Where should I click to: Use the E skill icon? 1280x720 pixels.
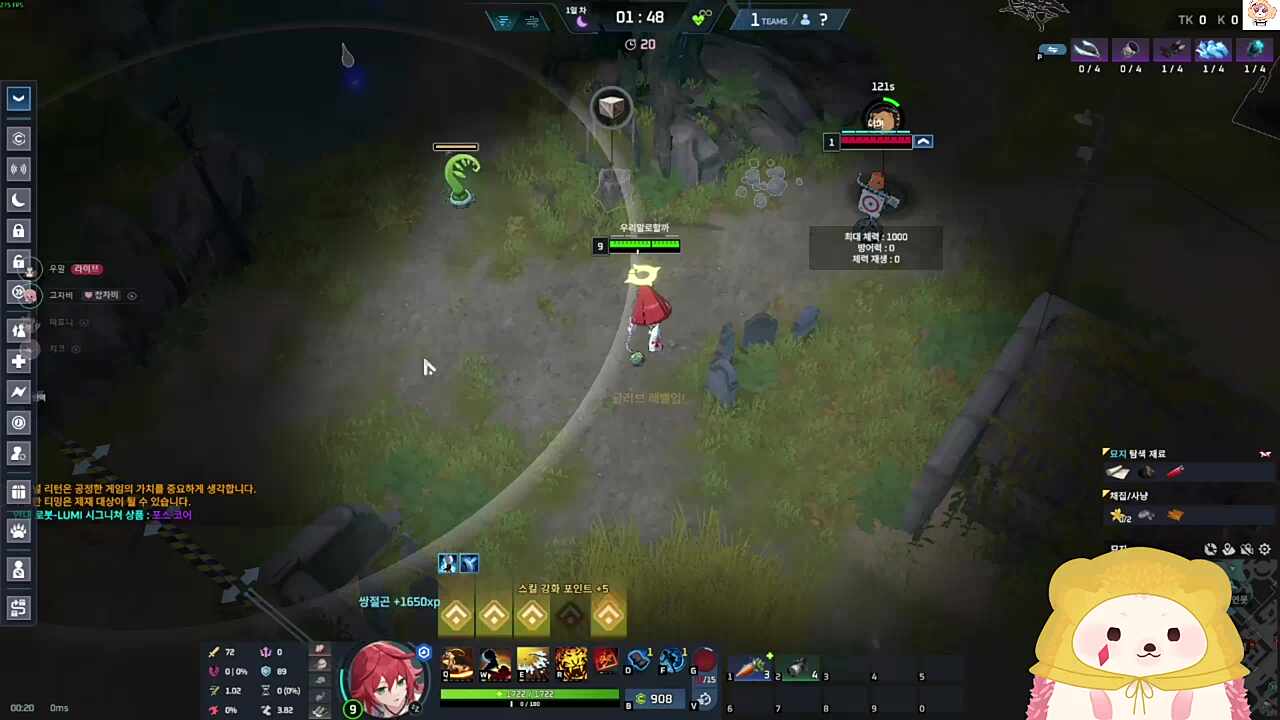[533, 663]
